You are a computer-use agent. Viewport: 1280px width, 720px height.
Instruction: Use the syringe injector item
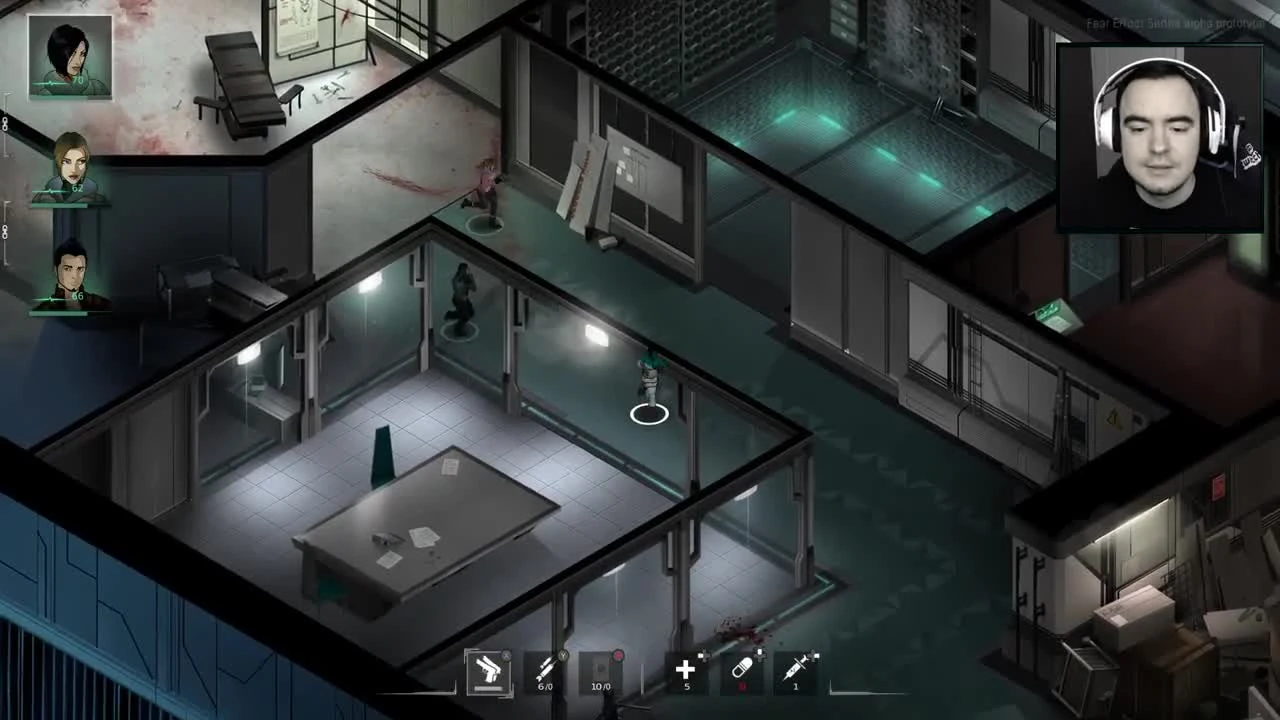[795, 670]
